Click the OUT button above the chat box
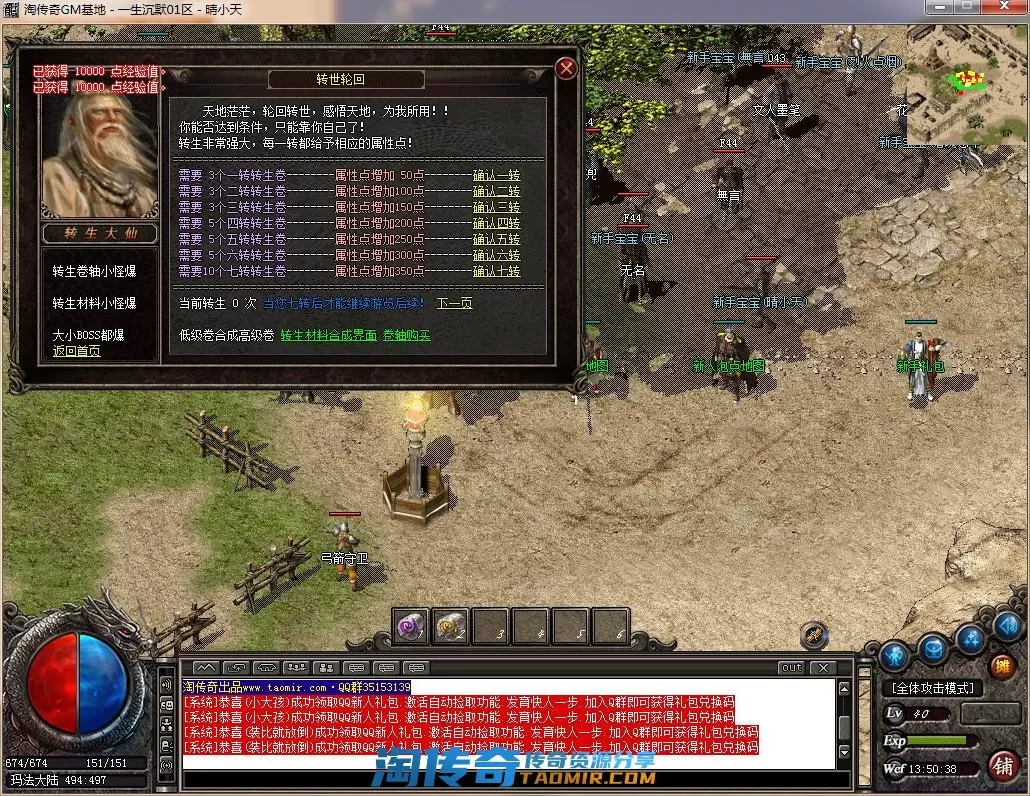 click(x=791, y=667)
